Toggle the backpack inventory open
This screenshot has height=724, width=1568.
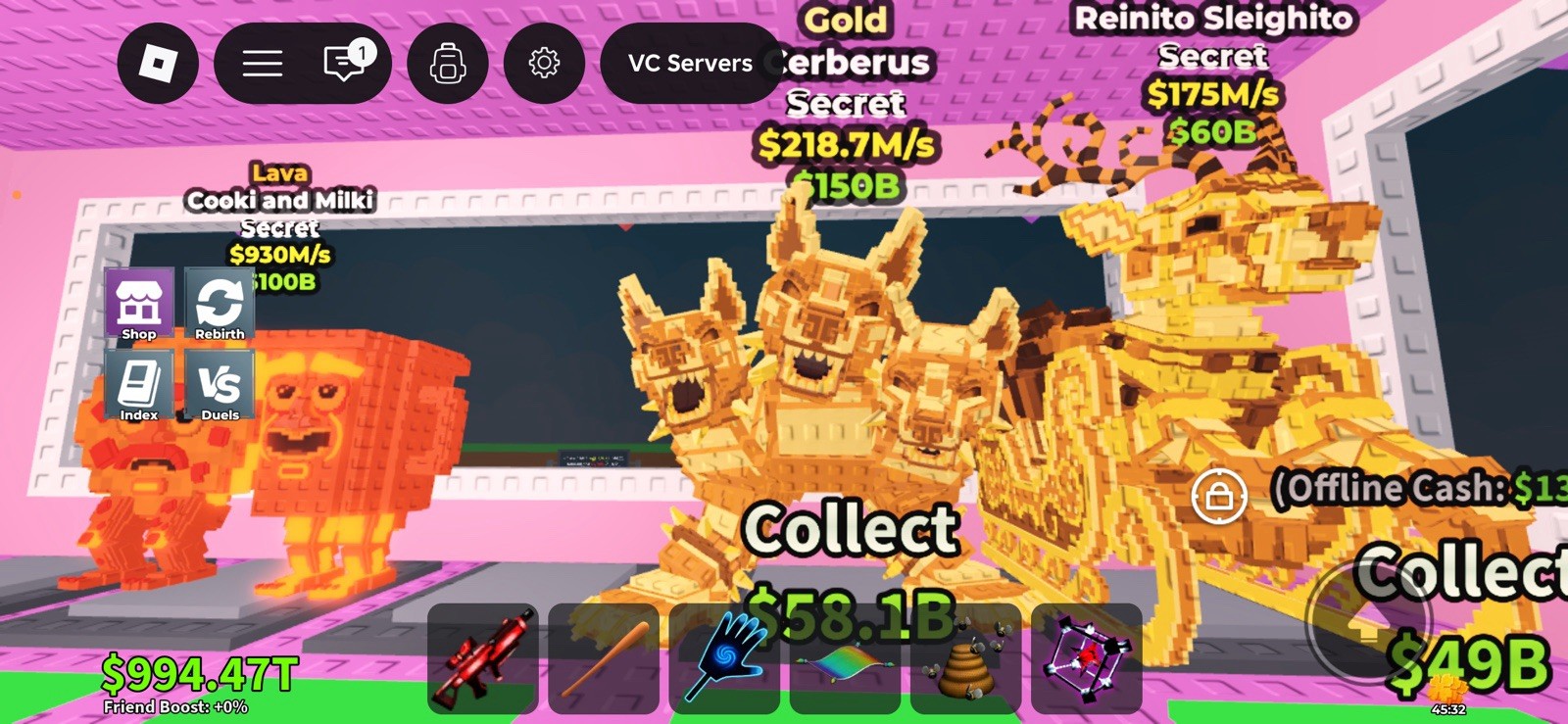(447, 62)
